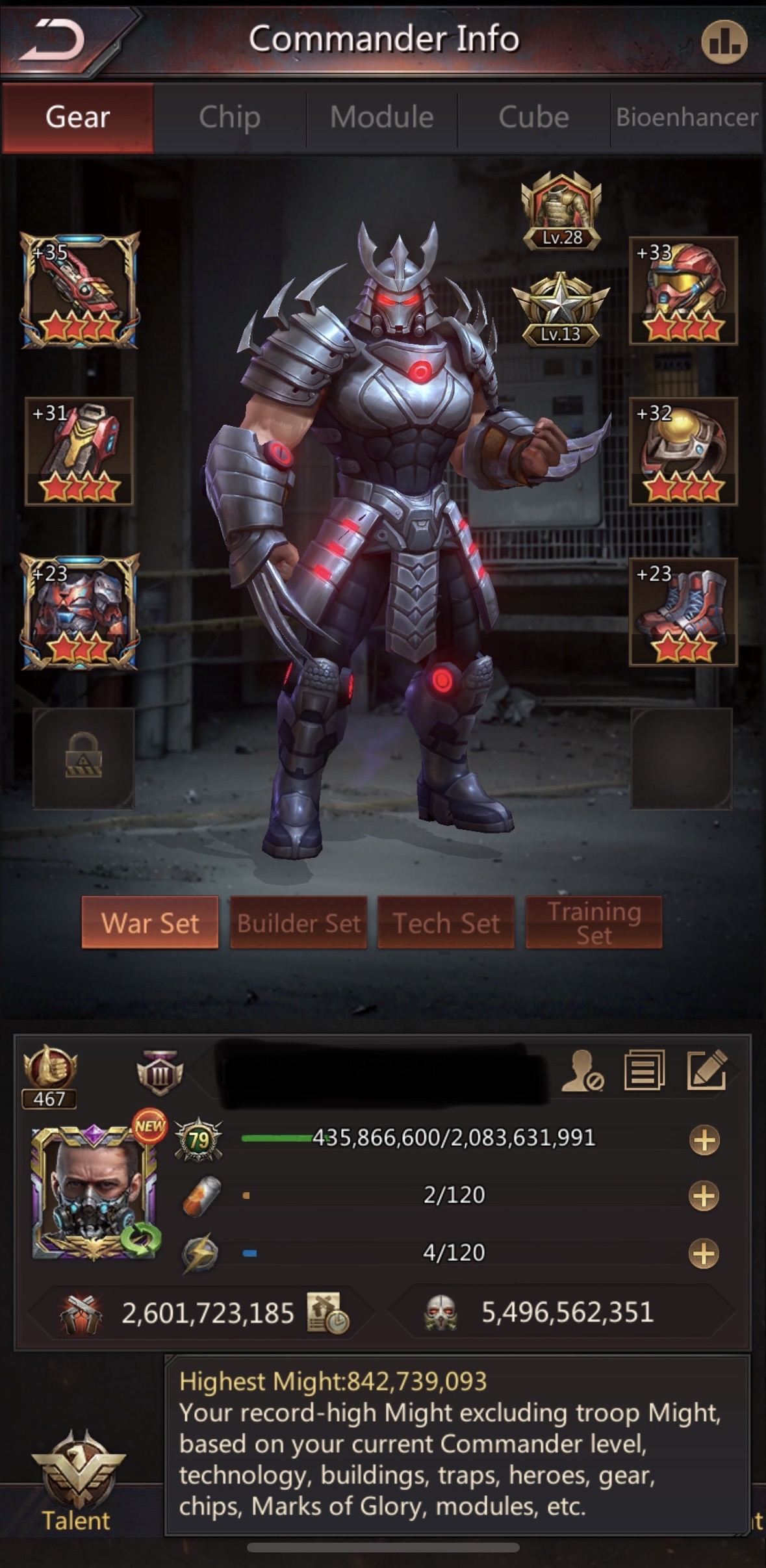Select the +35 weapon gear slot
This screenshot has width=766, height=1568.
click(79, 290)
